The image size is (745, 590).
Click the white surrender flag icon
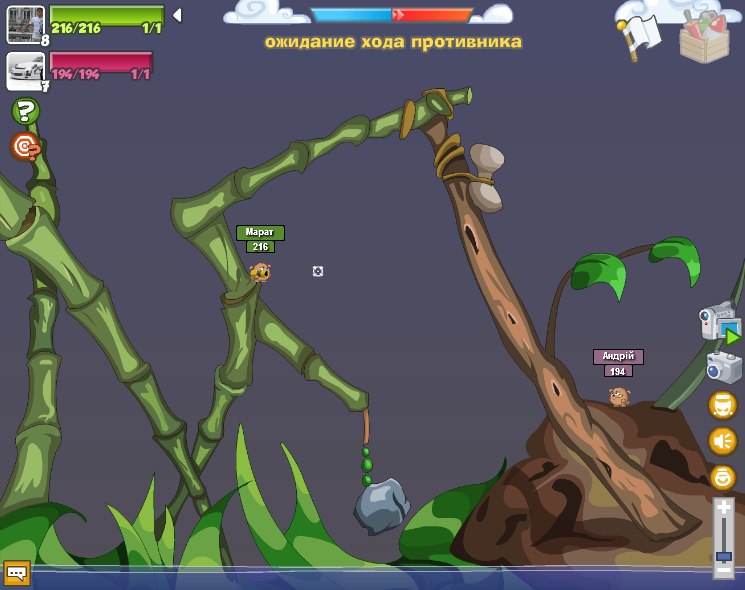(x=639, y=37)
